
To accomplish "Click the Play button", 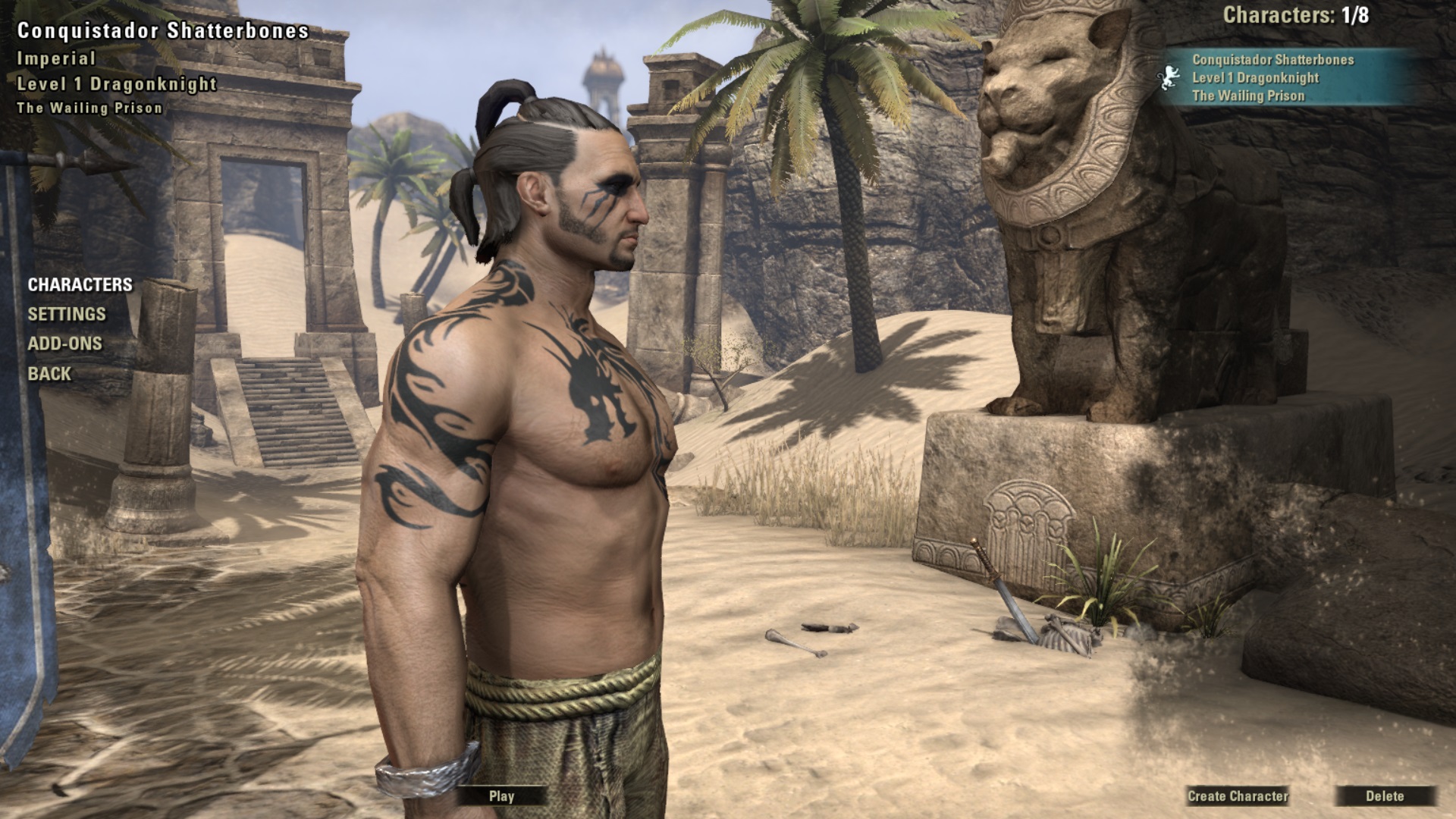I will pos(501,795).
